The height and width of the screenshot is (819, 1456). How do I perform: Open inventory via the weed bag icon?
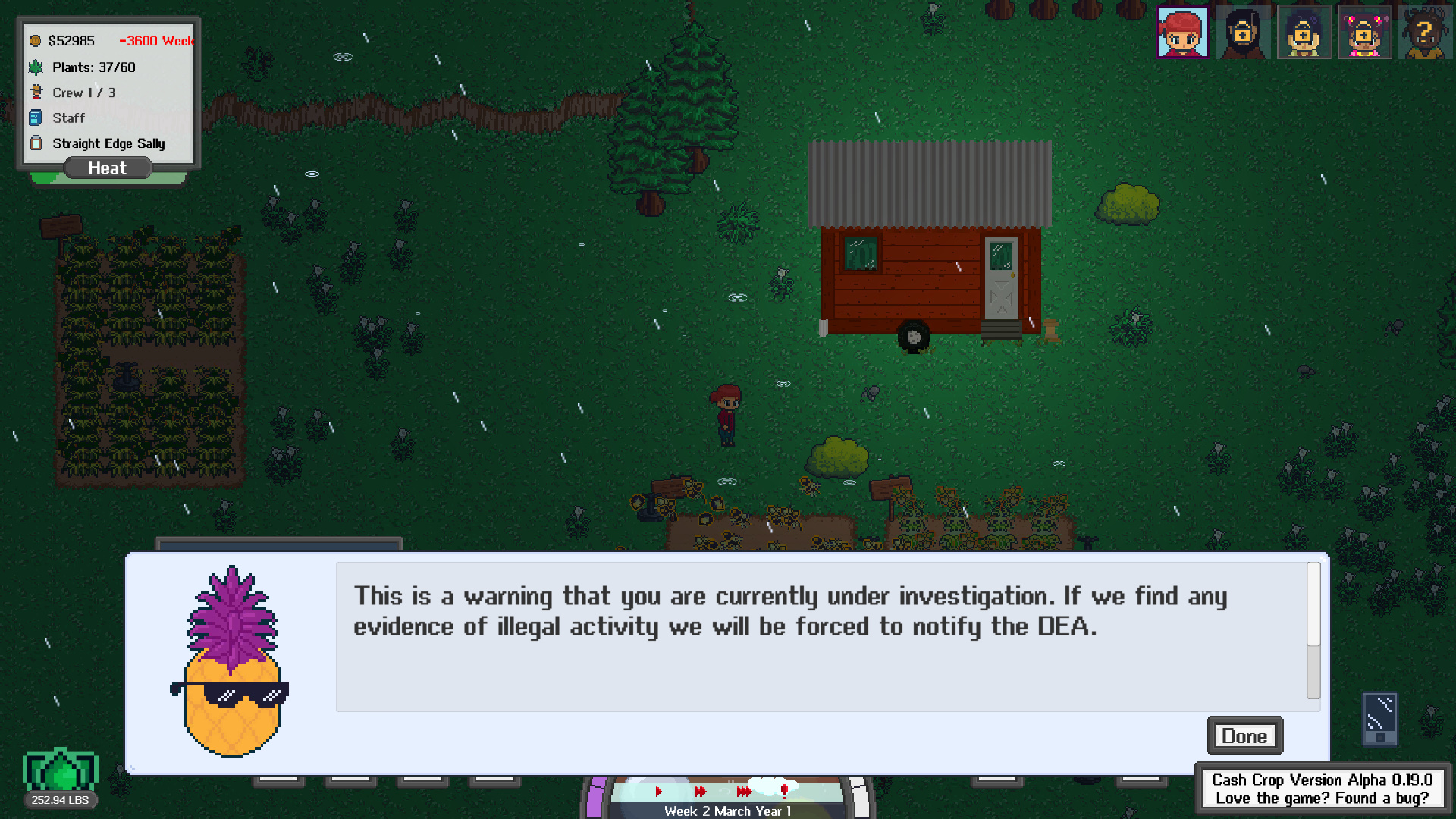pyautogui.click(x=59, y=768)
